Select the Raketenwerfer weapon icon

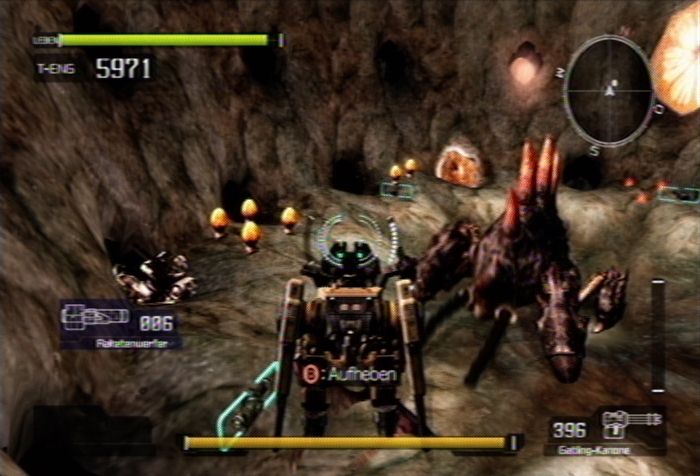[x=95, y=318]
